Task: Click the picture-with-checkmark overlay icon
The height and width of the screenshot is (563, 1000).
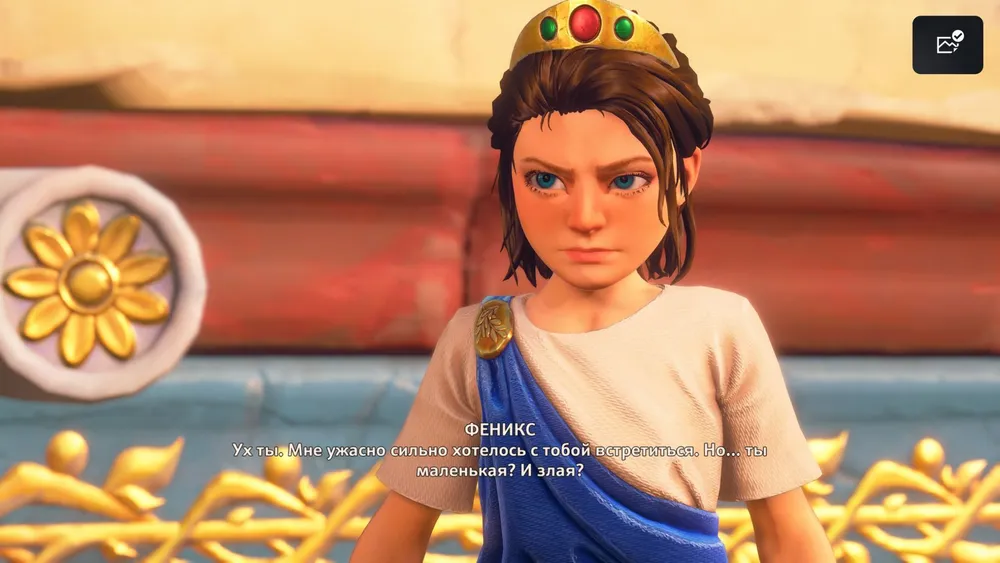Action: [x=947, y=45]
